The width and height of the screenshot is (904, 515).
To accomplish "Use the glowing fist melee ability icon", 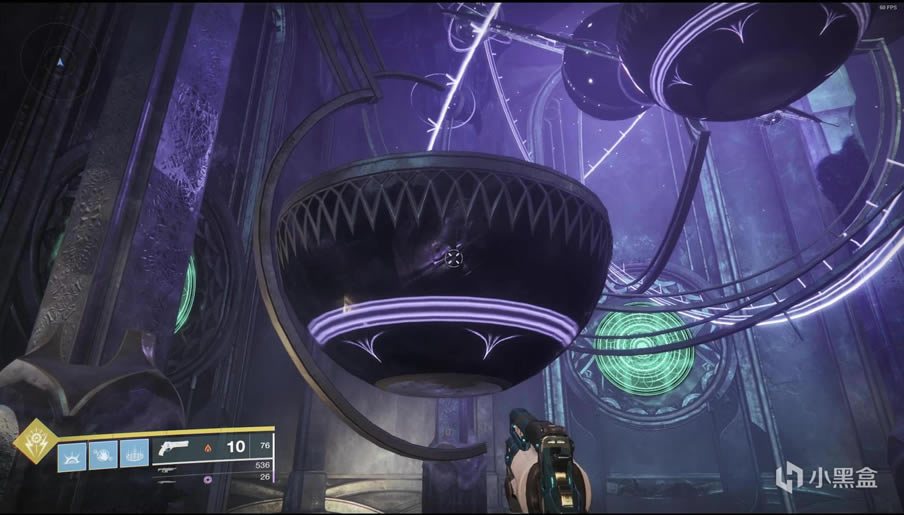I will pyautogui.click(x=102, y=455).
